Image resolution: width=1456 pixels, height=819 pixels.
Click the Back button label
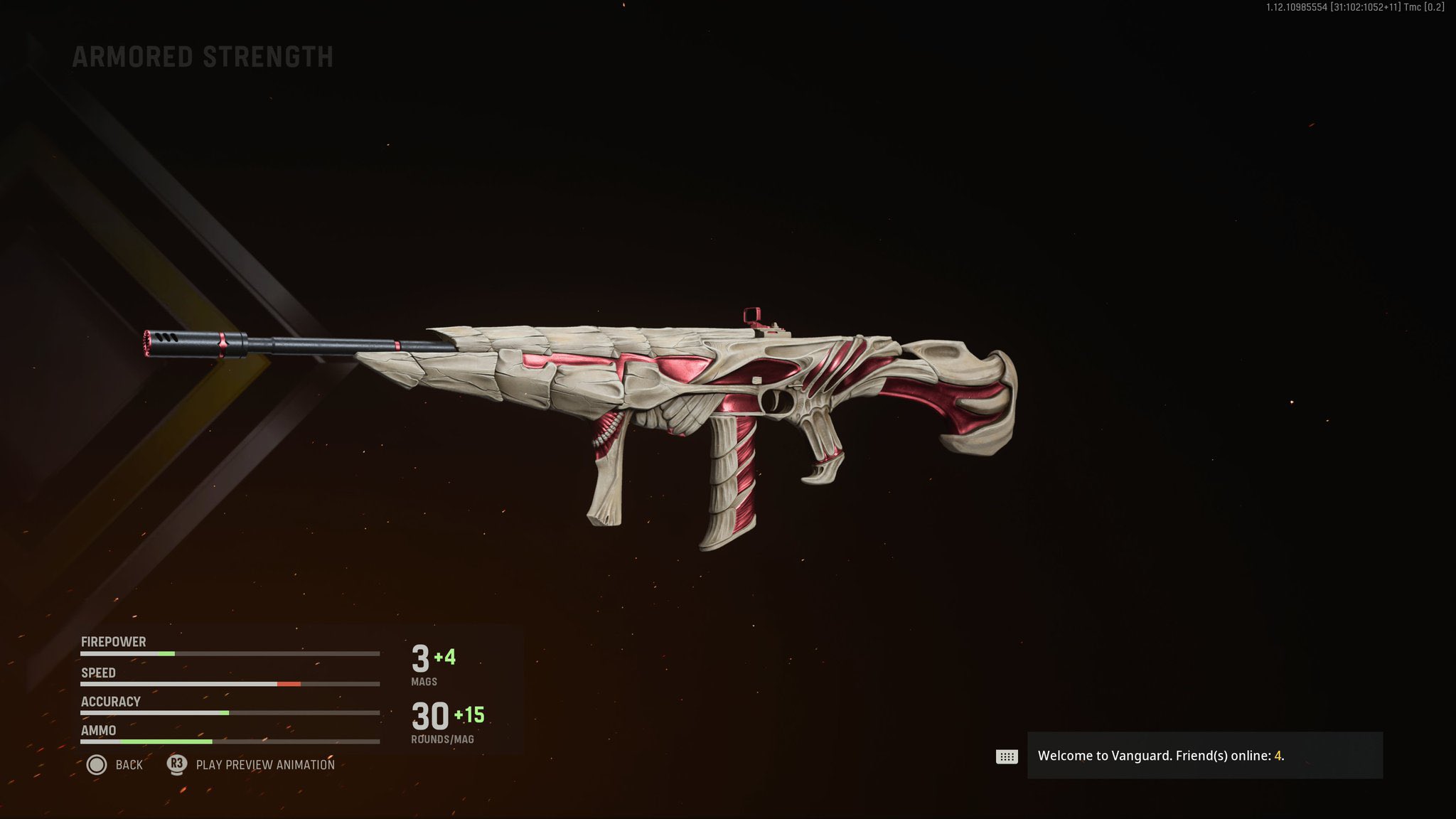point(129,765)
